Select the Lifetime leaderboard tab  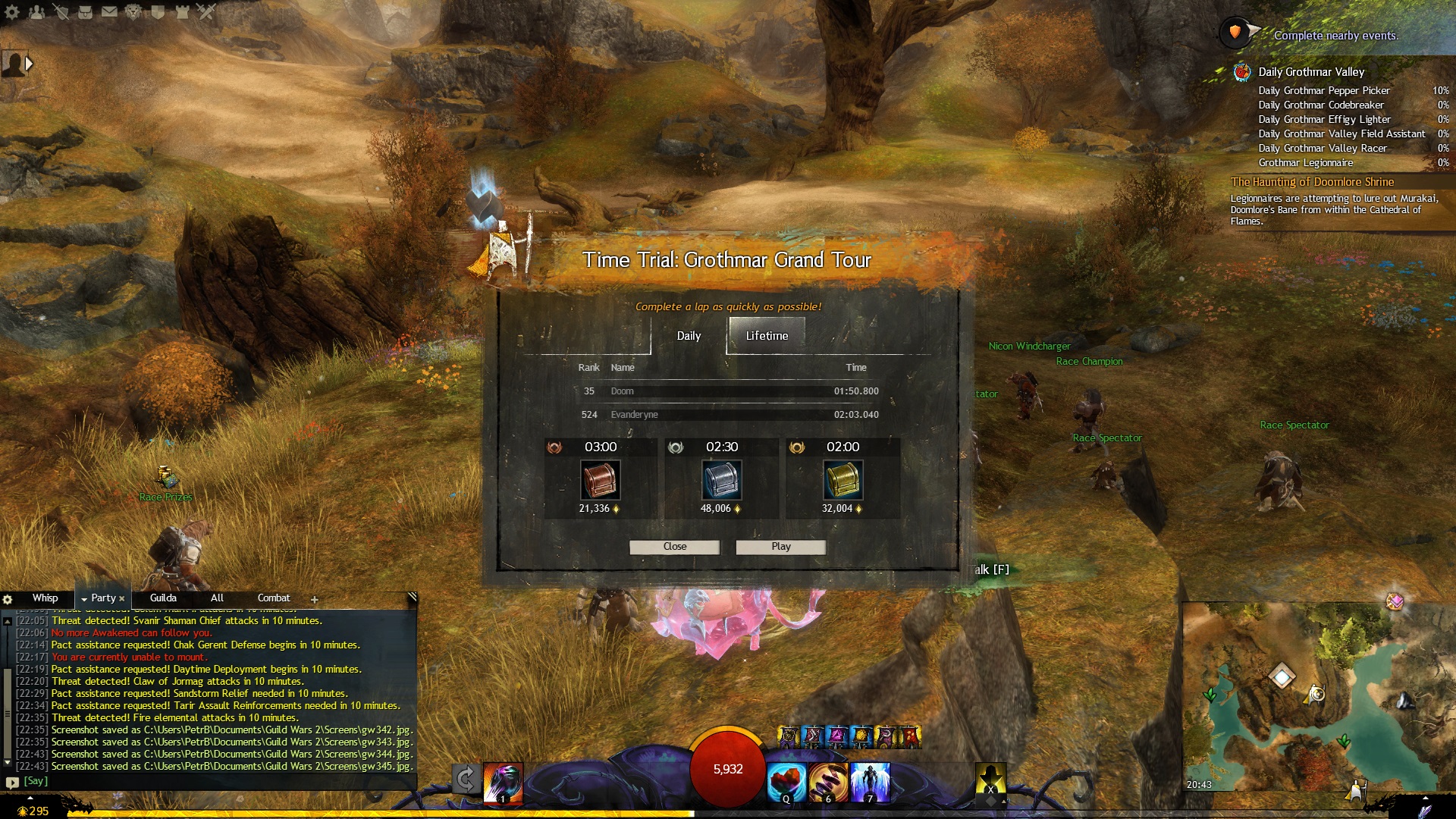click(x=767, y=336)
